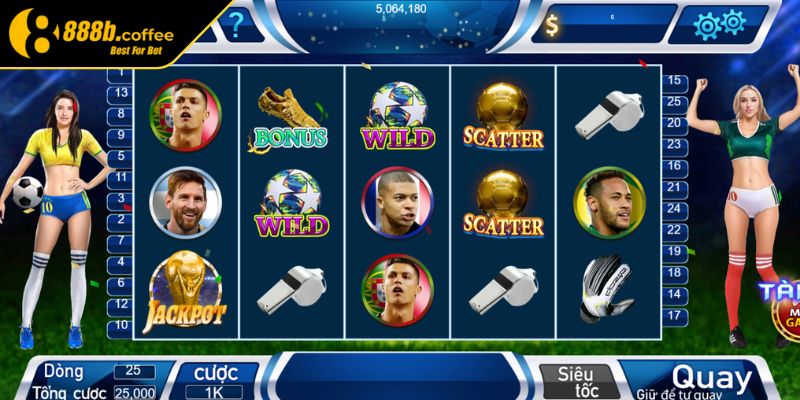This screenshot has width=800, height=400.
Task: Select payline number 15
Action: click(675, 80)
